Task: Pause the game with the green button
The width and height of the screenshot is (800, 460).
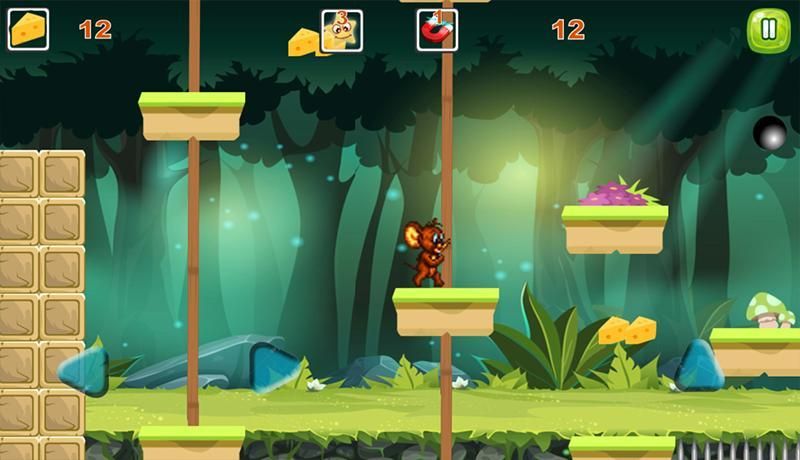Action: (x=768, y=30)
